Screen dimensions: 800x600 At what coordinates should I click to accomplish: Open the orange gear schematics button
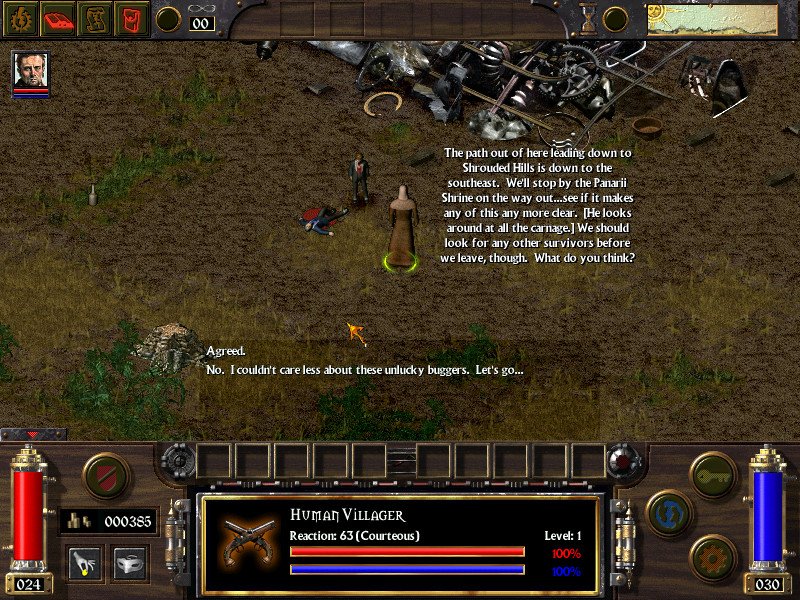click(x=713, y=558)
